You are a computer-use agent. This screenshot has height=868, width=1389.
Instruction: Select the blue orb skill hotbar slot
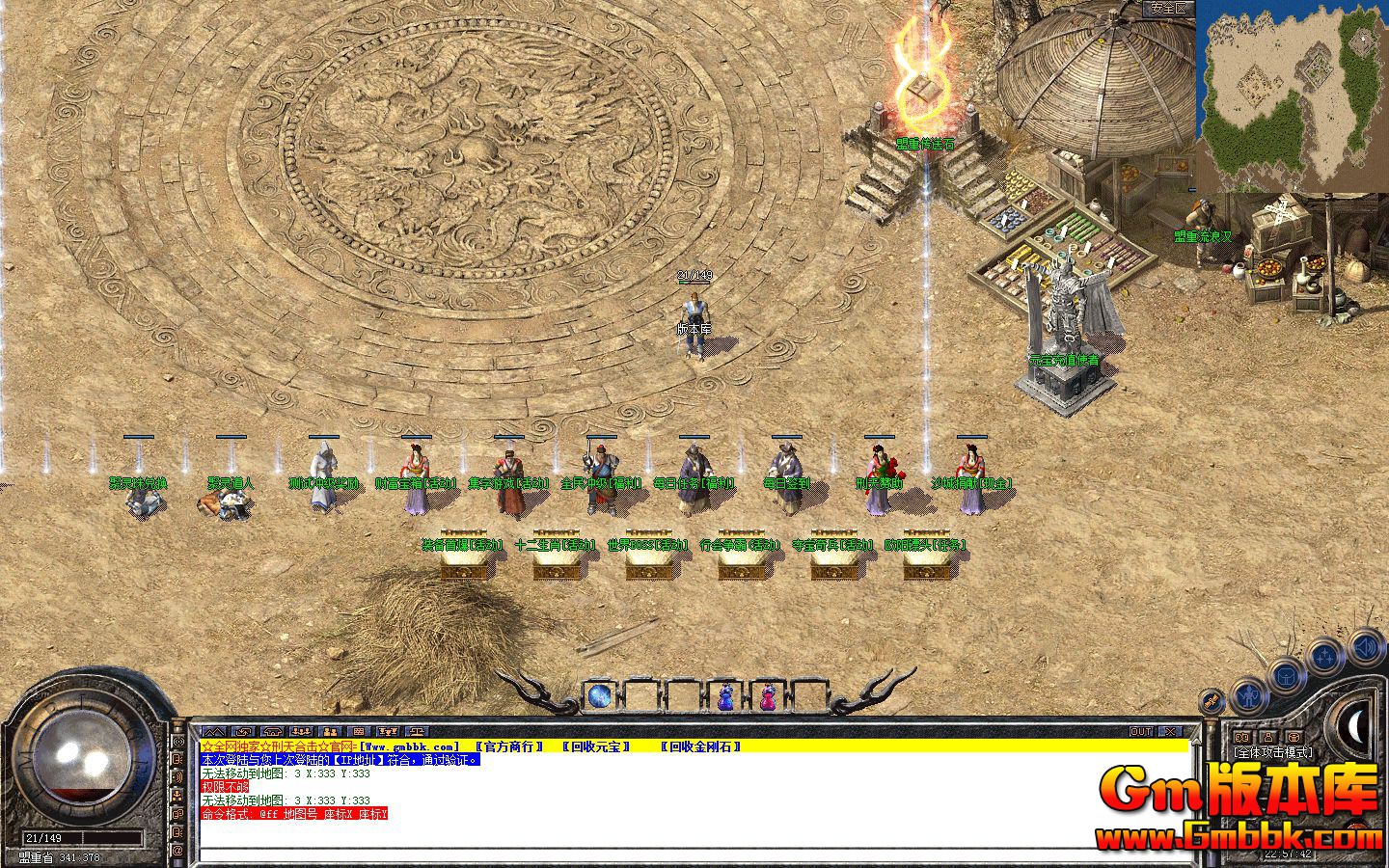pyautogui.click(x=600, y=695)
